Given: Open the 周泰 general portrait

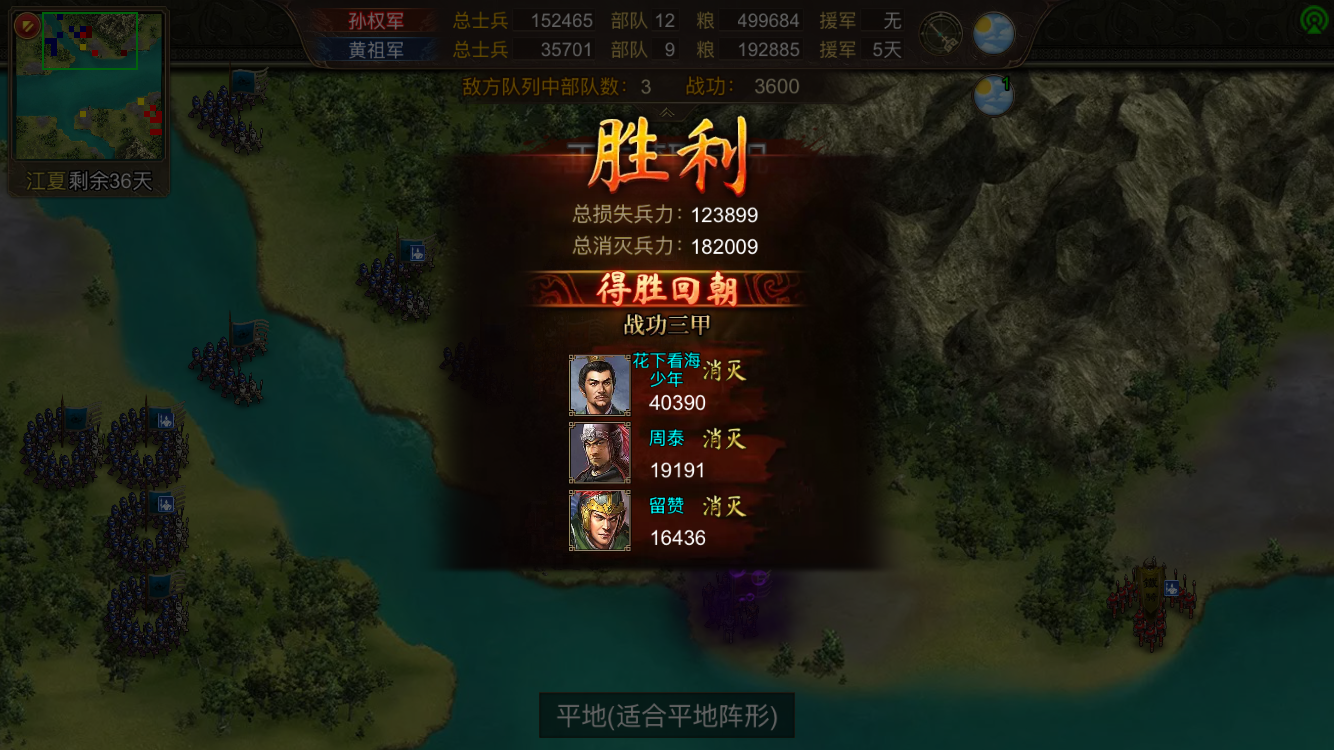Looking at the screenshot, I should coord(599,451).
